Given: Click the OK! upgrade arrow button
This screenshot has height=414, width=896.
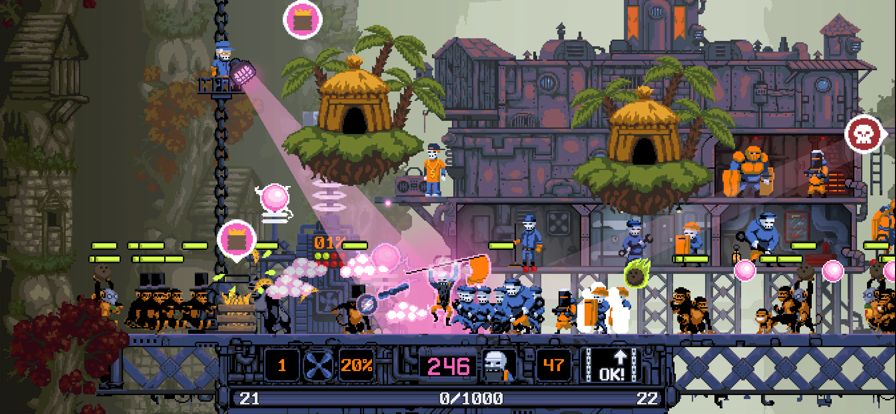Looking at the screenshot, I should click(612, 365).
